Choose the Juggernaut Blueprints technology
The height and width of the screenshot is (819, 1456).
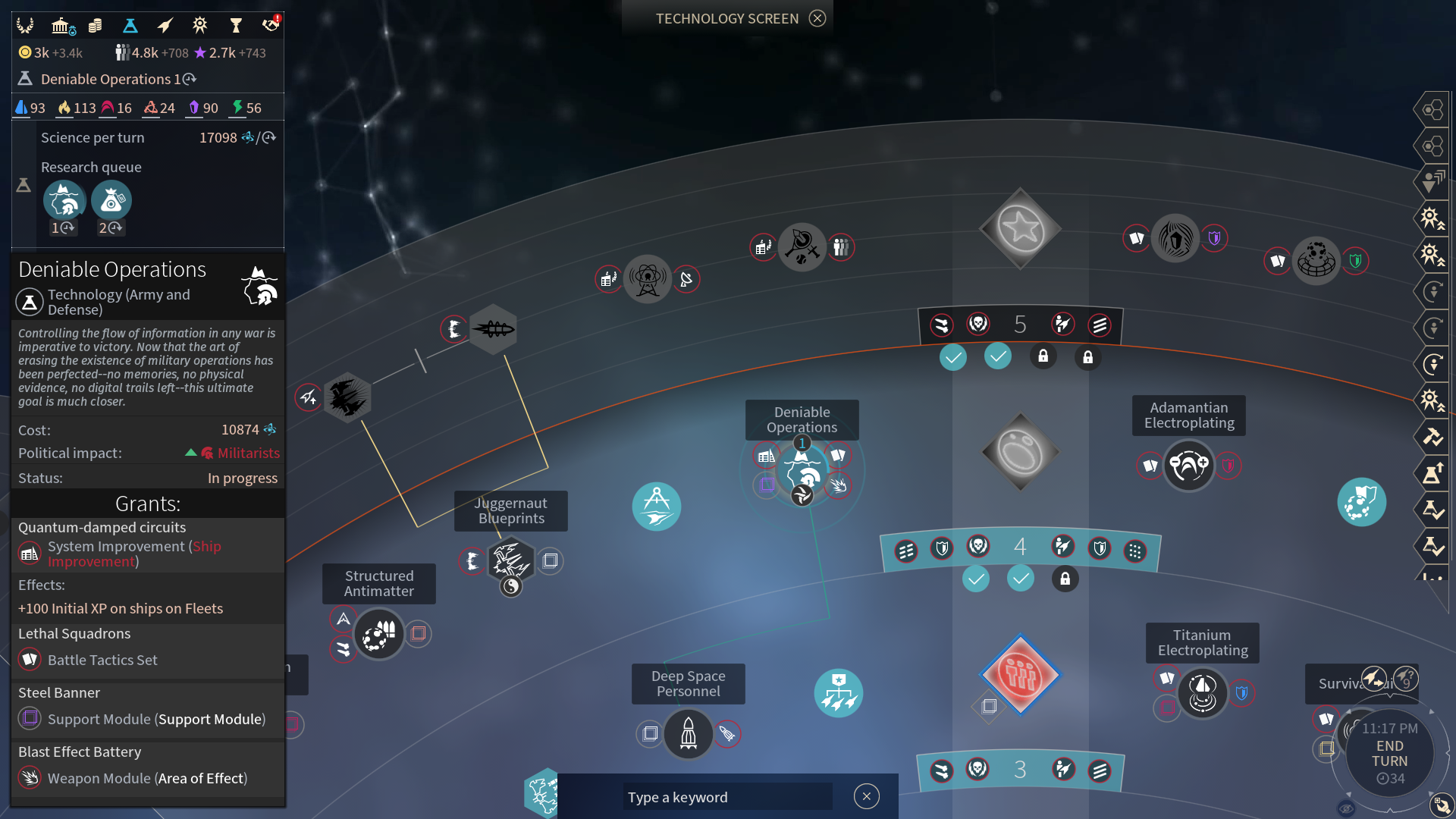click(x=510, y=561)
